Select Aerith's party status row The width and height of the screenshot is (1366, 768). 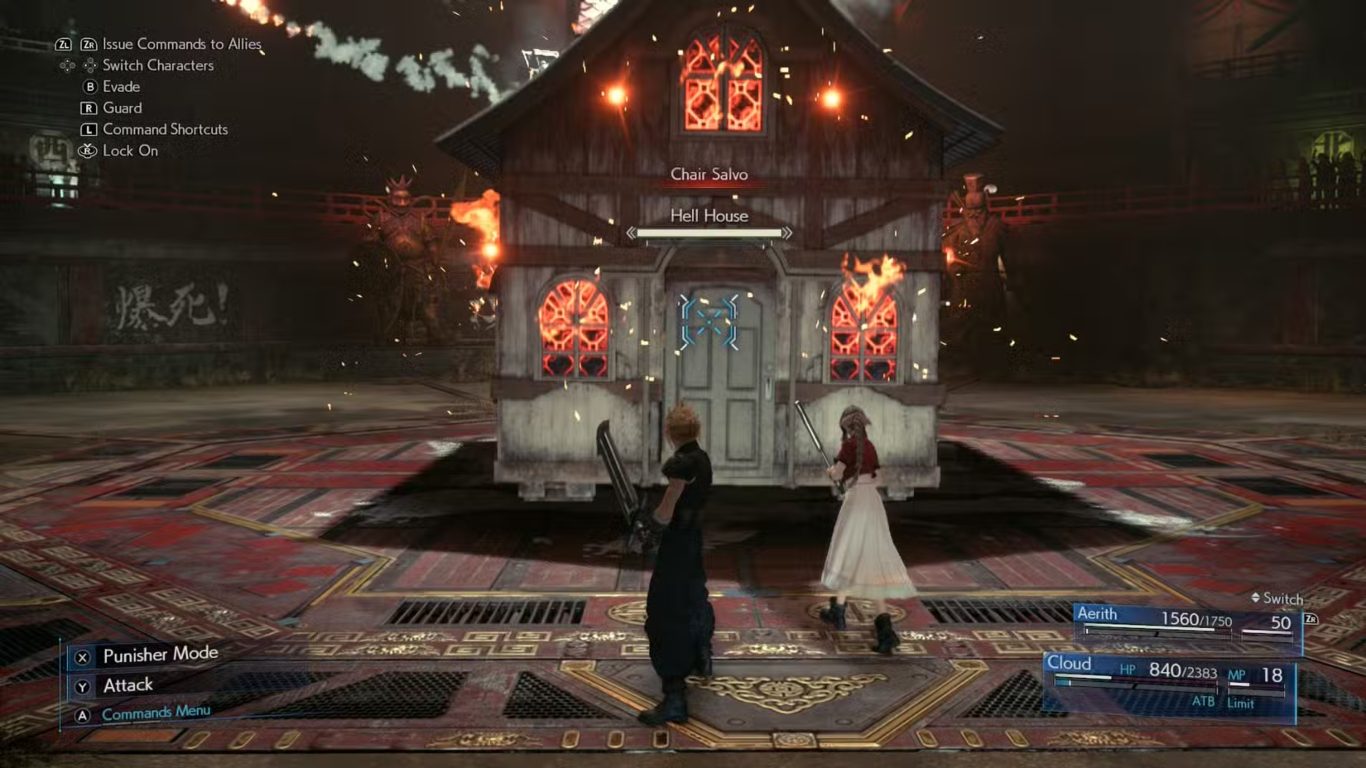(1187, 624)
